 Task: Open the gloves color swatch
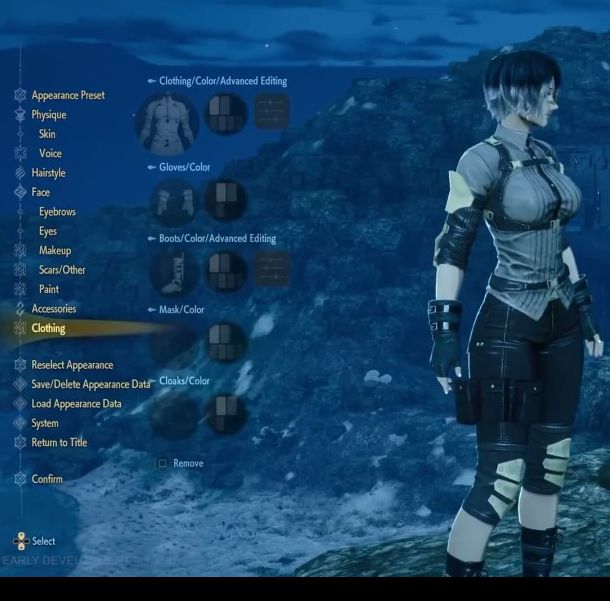coord(225,199)
